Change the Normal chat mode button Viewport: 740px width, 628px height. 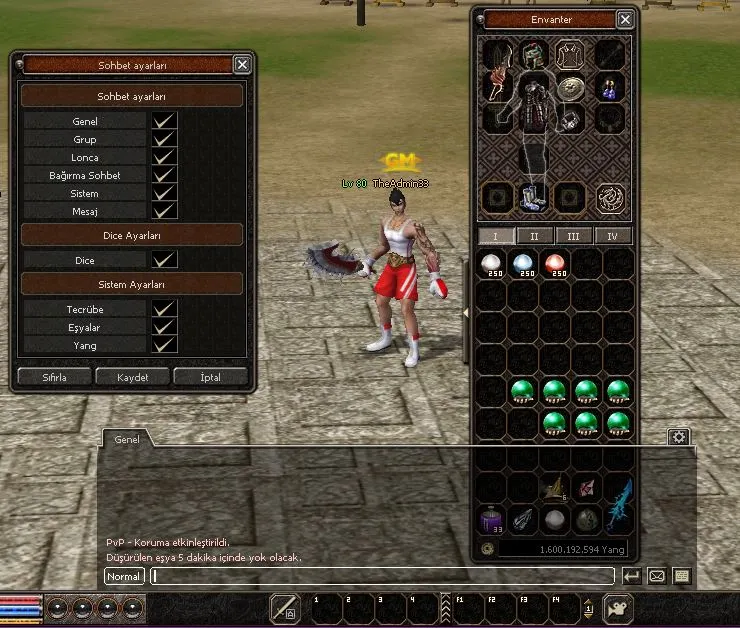pos(124,576)
